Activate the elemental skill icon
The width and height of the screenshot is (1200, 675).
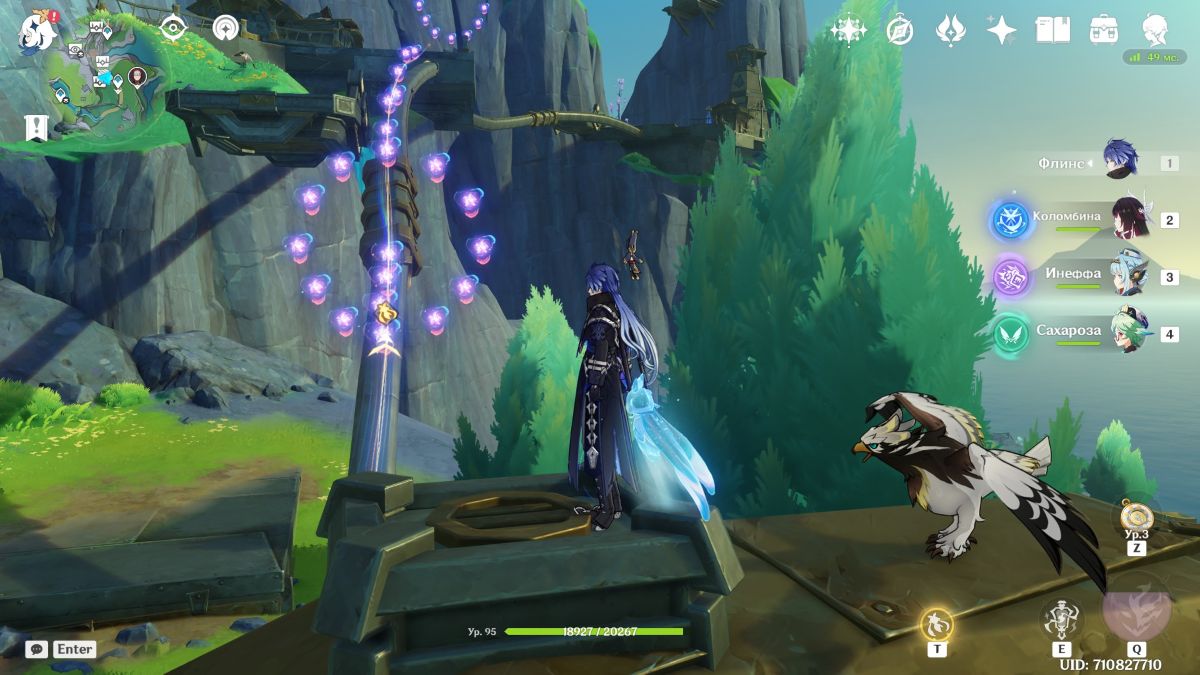1060,620
